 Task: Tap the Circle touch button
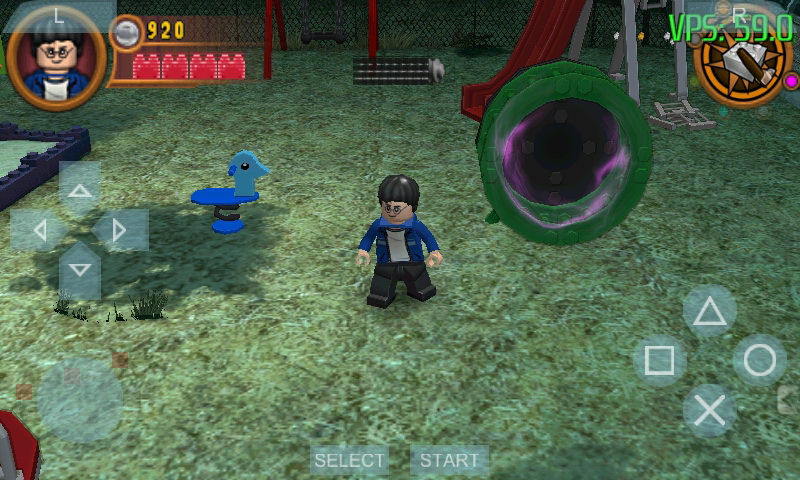[x=760, y=361]
